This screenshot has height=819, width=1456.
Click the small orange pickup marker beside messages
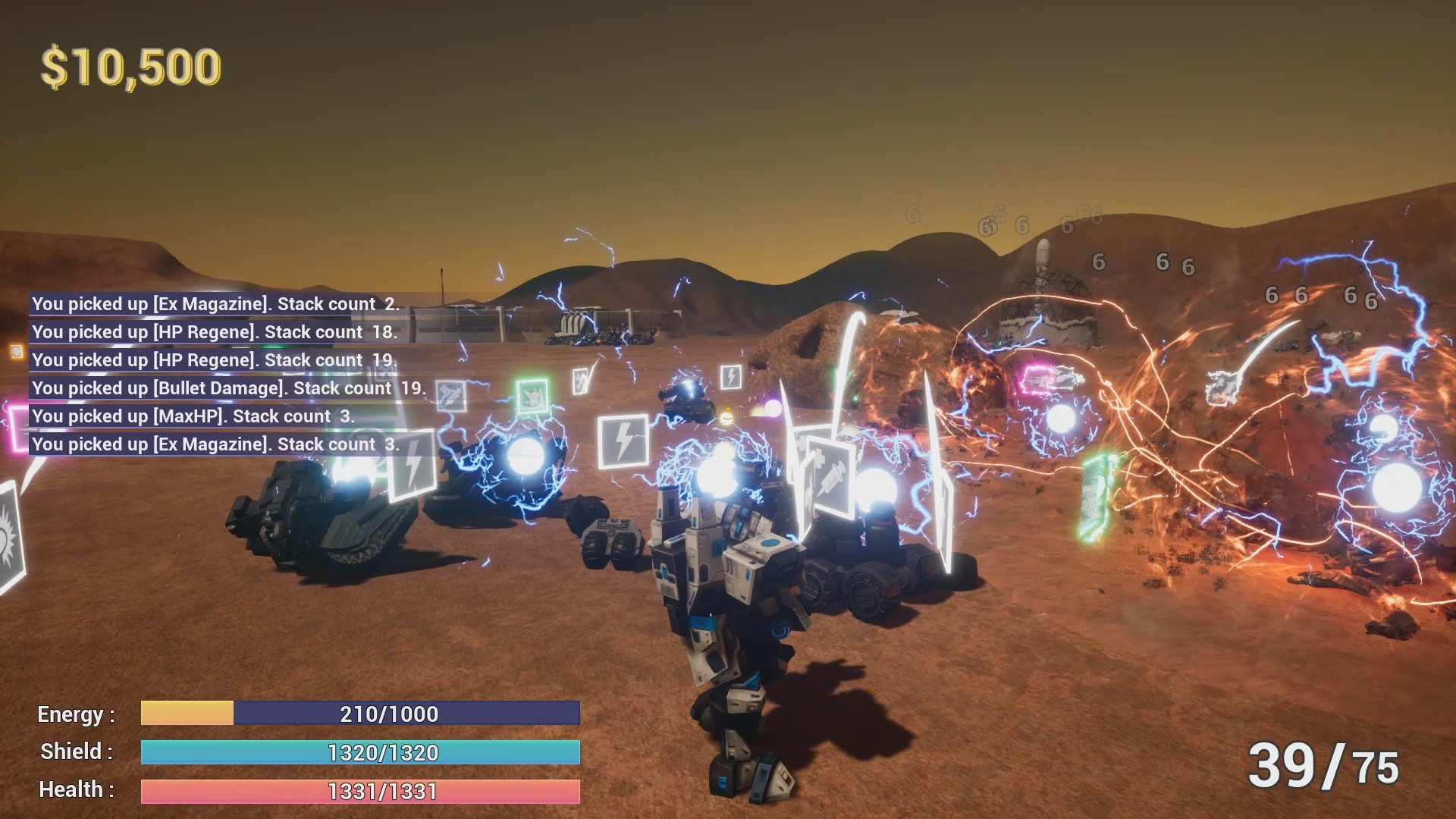[15, 350]
